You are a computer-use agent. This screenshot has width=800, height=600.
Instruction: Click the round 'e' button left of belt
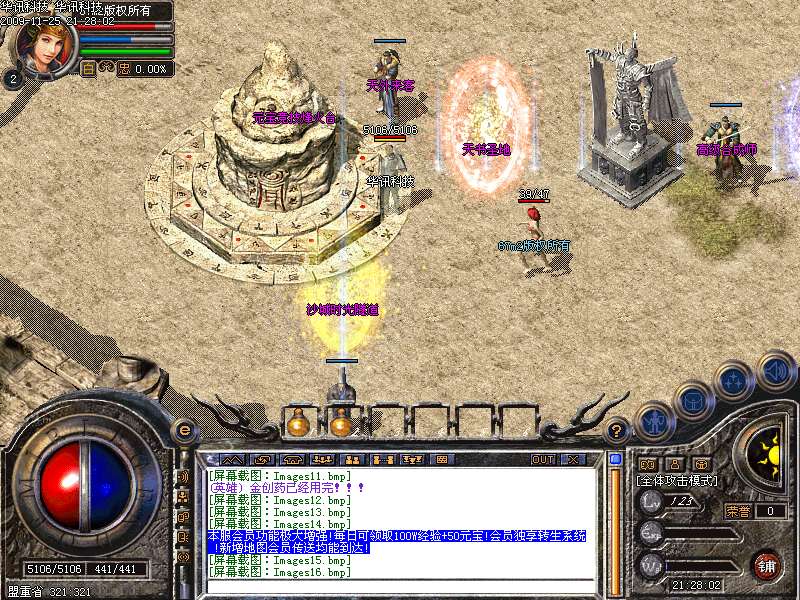[x=184, y=430]
